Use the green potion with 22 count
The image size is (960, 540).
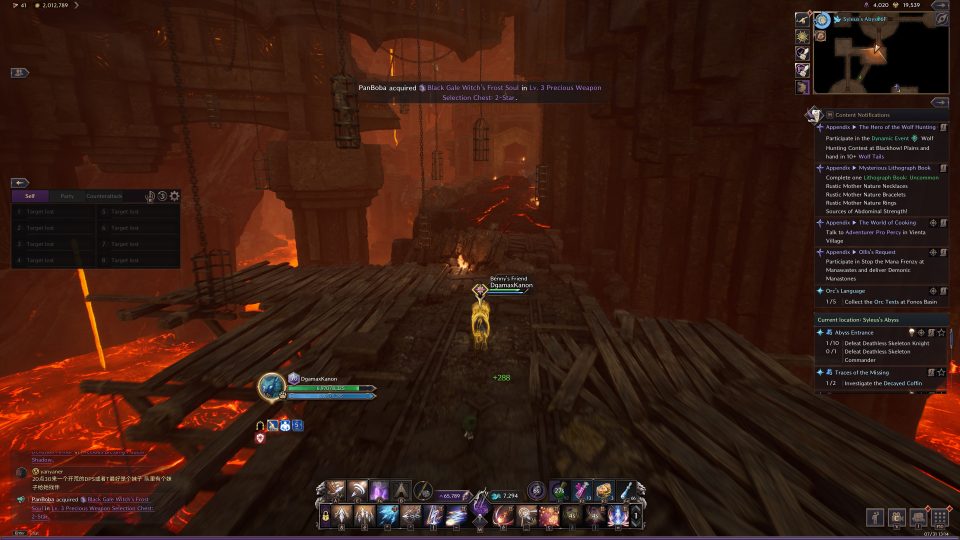(x=560, y=490)
